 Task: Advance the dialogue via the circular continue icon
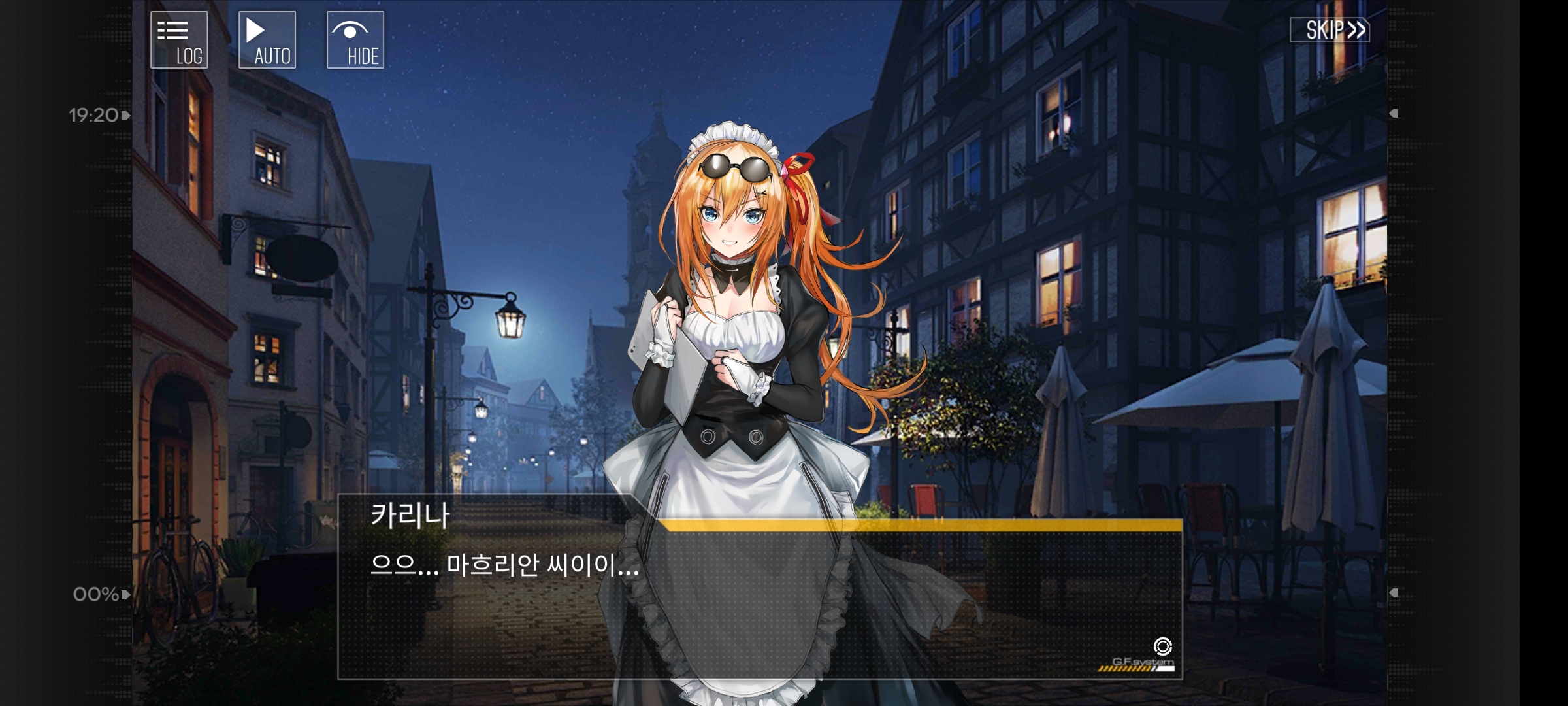[1162, 647]
